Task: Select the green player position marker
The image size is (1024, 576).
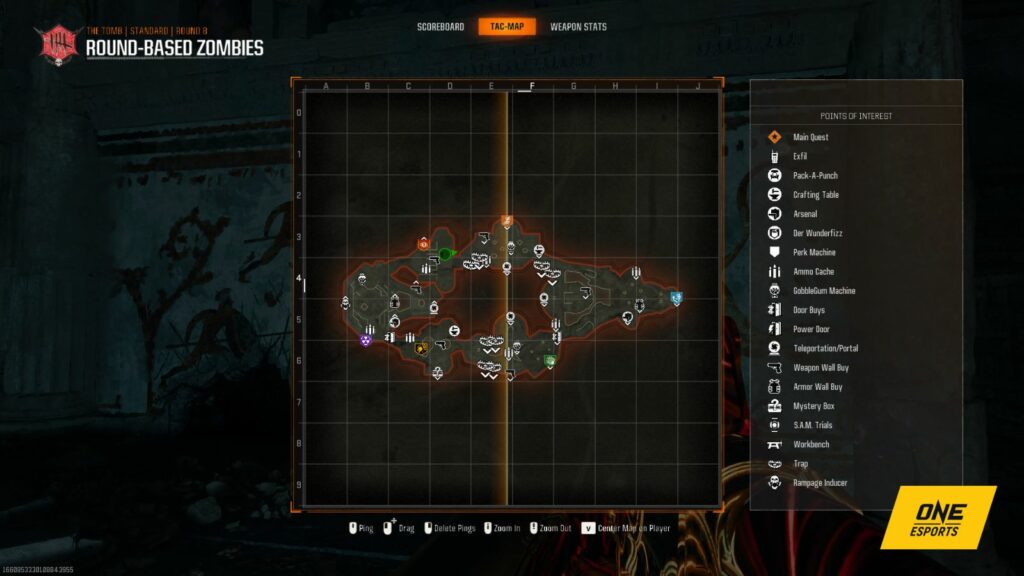Action: [445, 254]
